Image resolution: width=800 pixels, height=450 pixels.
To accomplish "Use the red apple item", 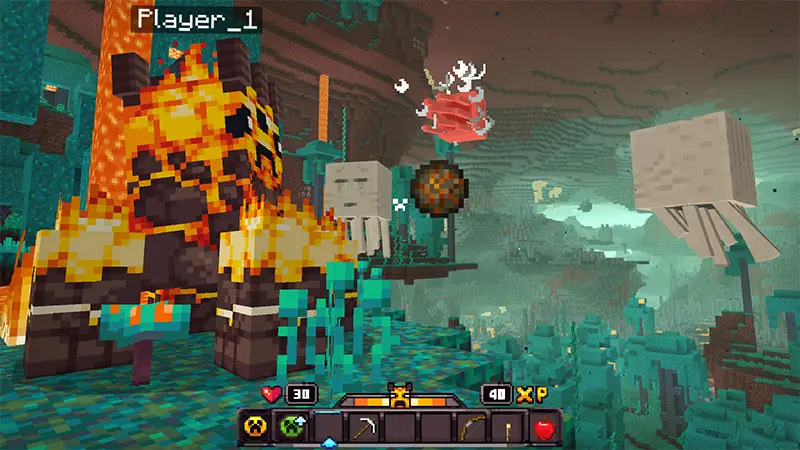I will point(544,429).
